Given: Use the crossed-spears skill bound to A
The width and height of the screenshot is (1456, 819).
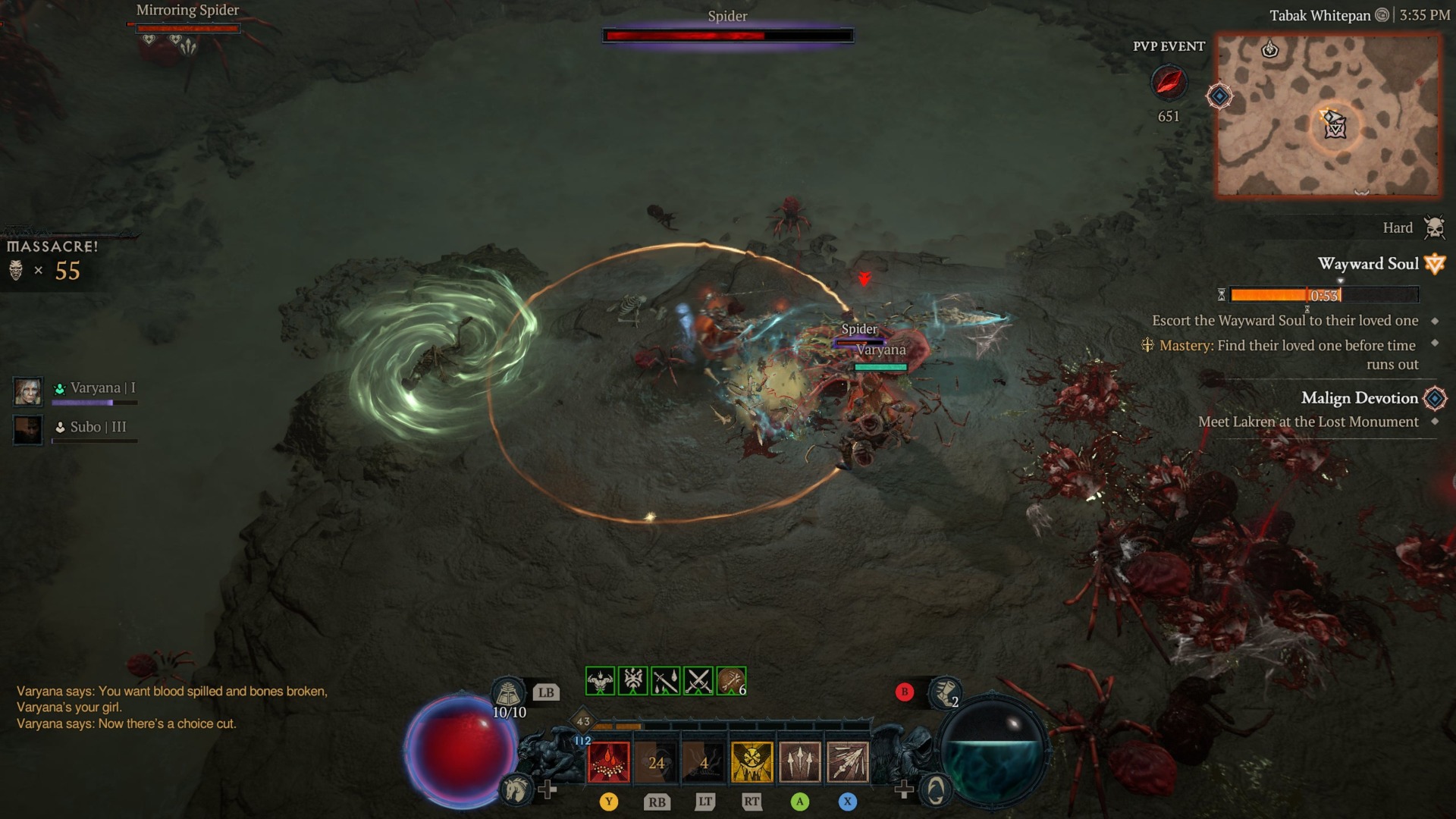Looking at the screenshot, I should point(799,761).
